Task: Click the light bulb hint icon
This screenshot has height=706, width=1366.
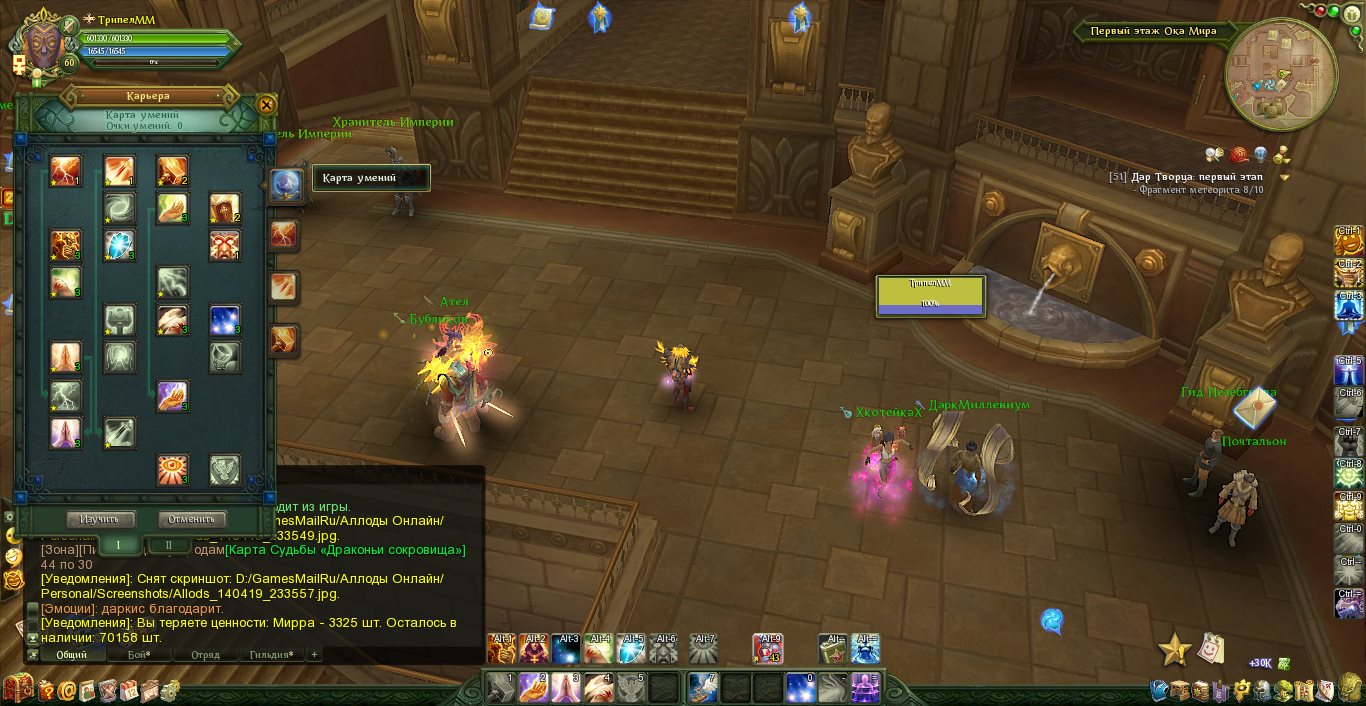Action: point(1261,154)
